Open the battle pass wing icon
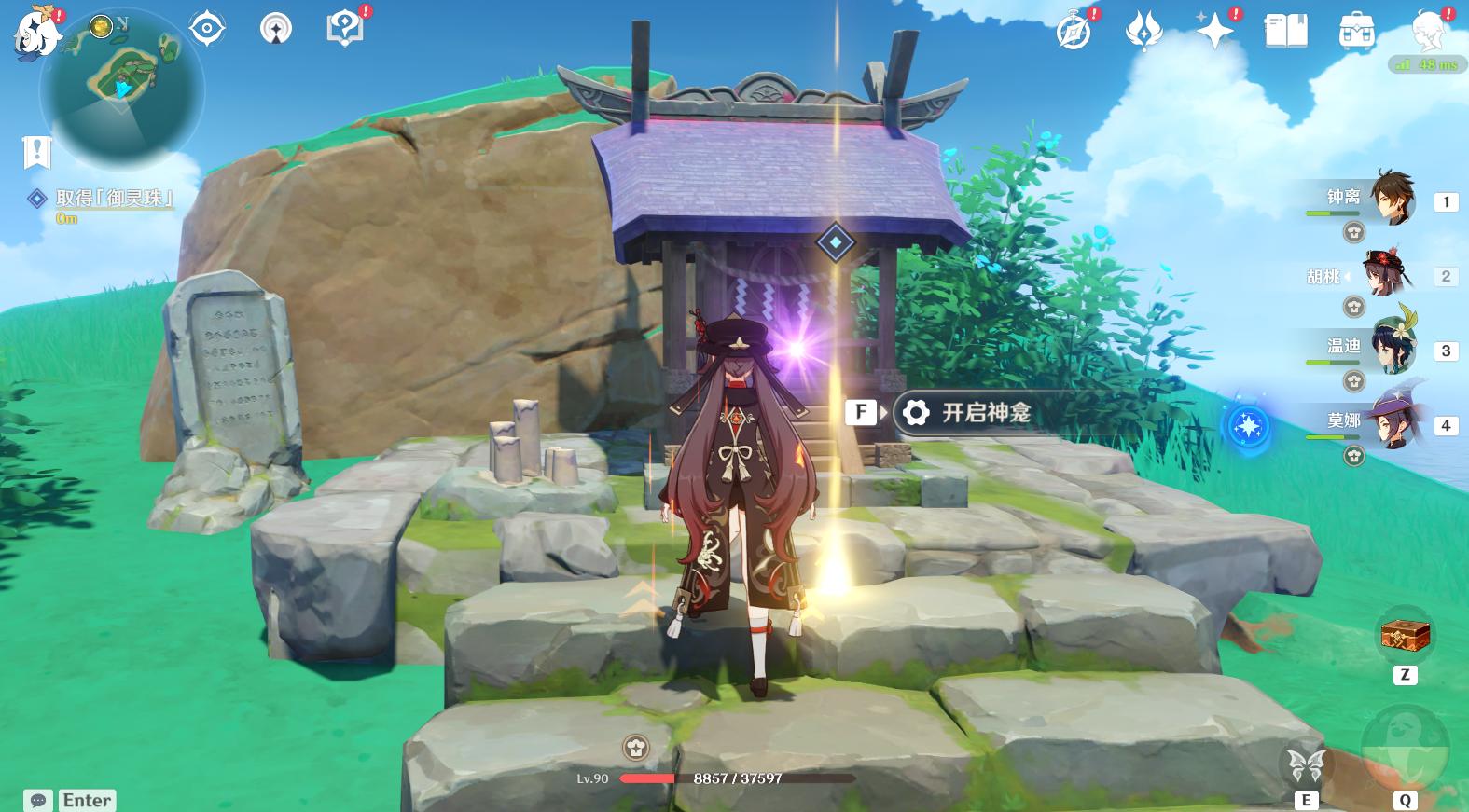The height and width of the screenshot is (812, 1469). [x=1143, y=32]
